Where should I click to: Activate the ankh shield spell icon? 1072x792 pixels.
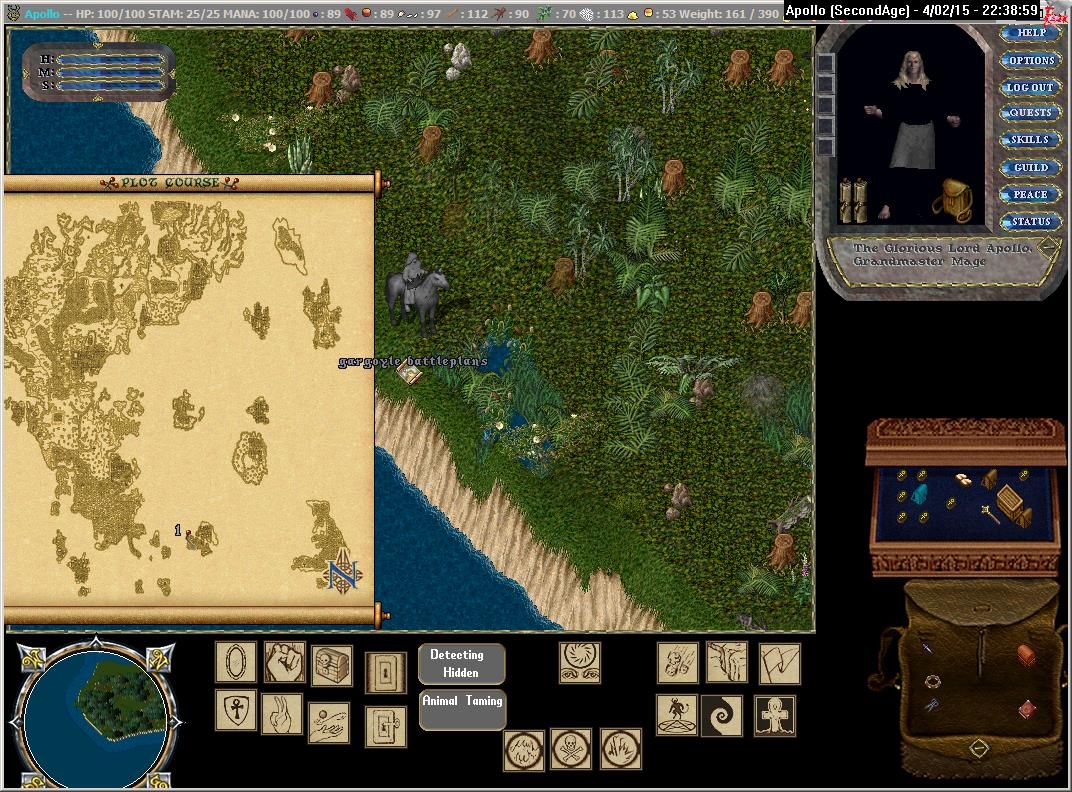coord(236,711)
